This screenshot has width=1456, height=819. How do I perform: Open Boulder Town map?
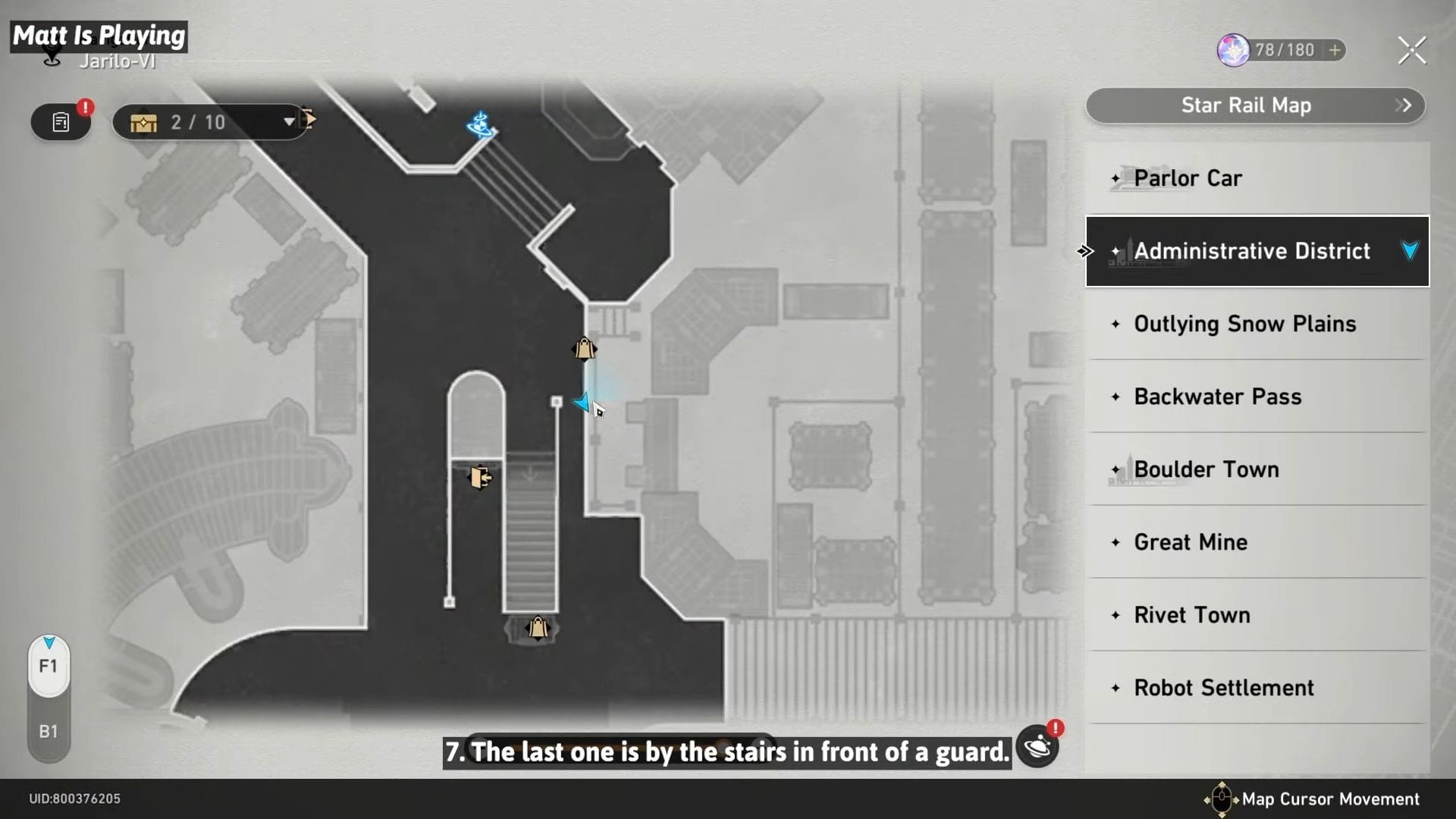tap(1257, 469)
